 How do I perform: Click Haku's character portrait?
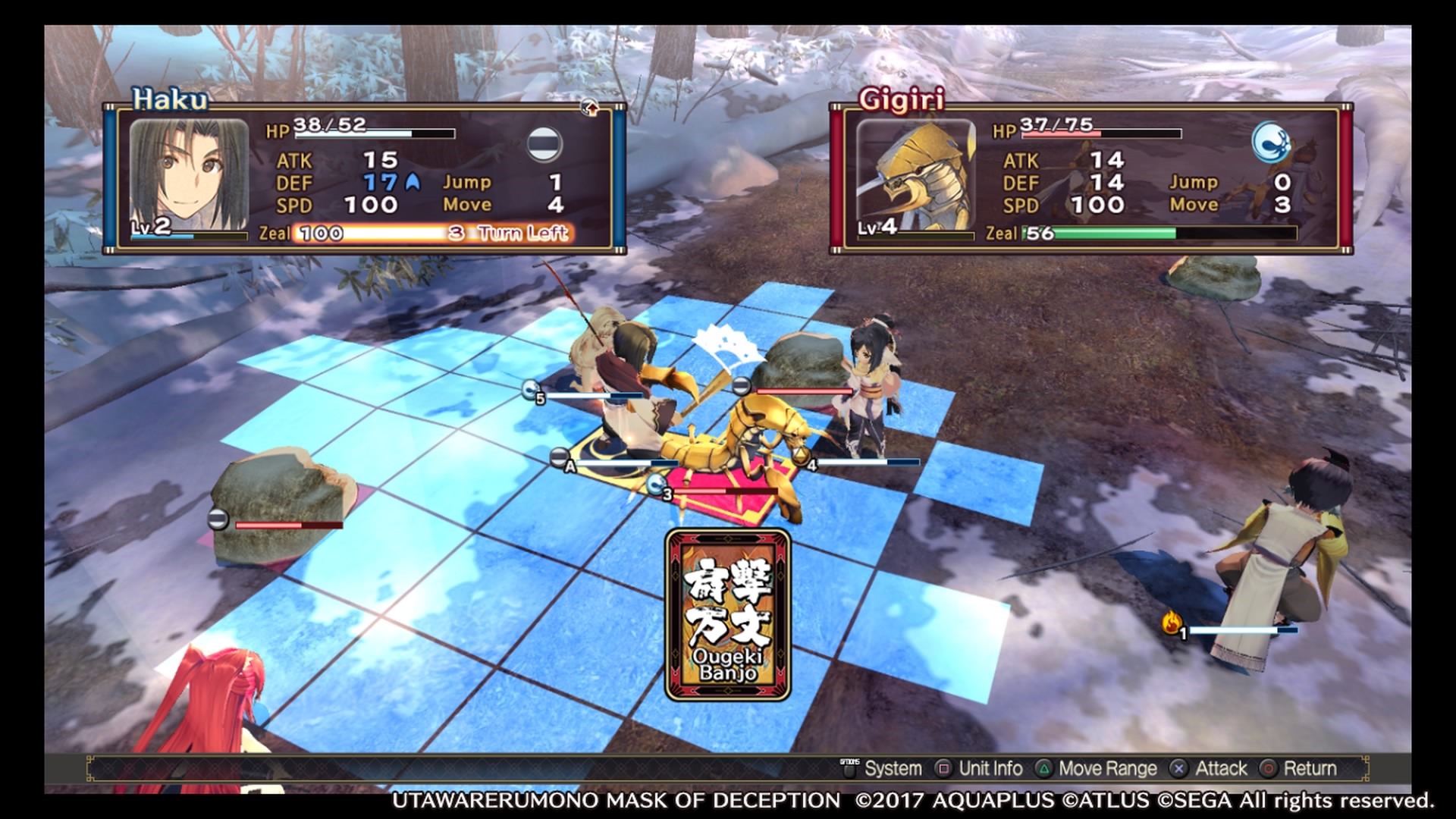[189, 177]
